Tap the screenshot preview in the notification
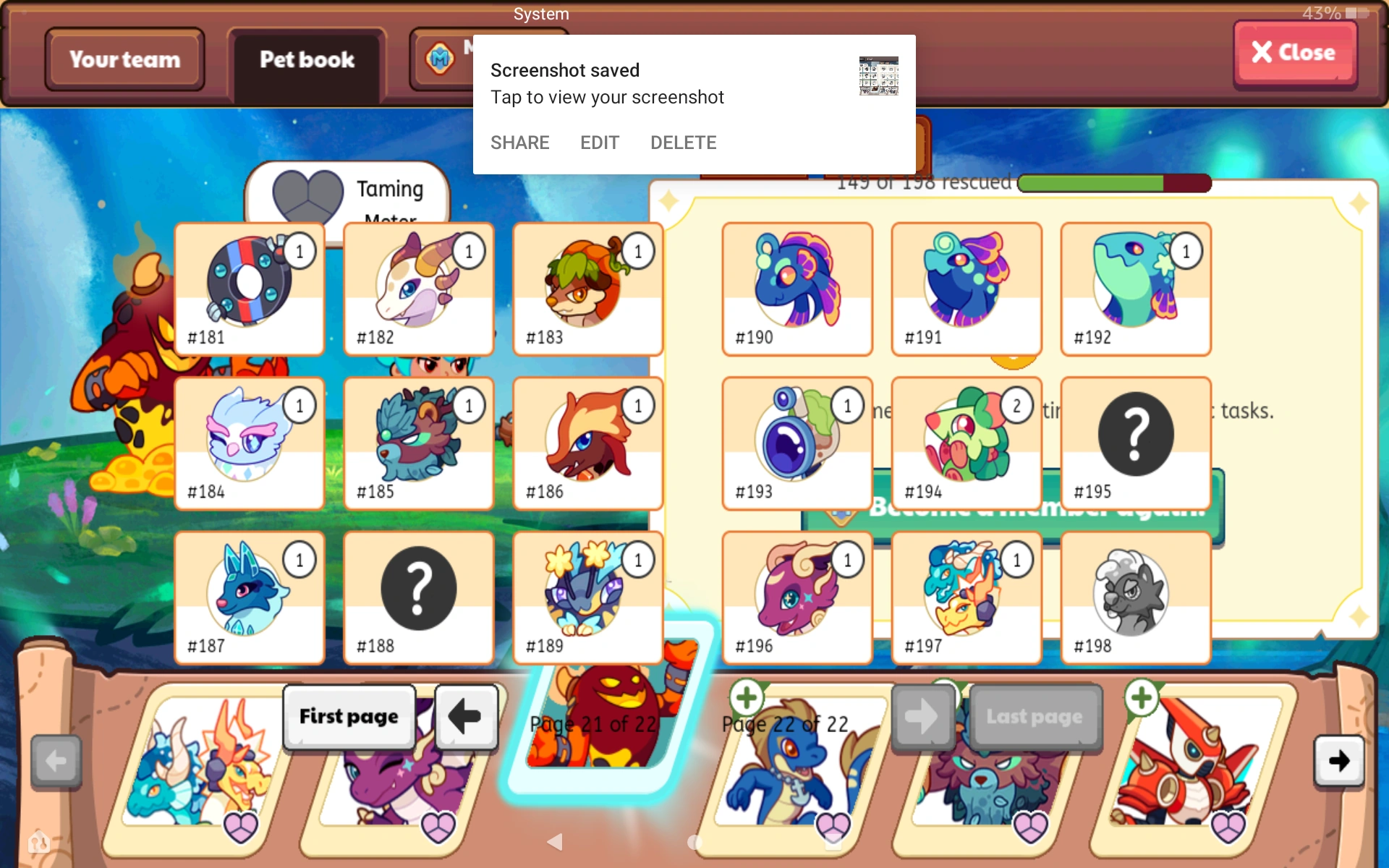 [x=879, y=75]
